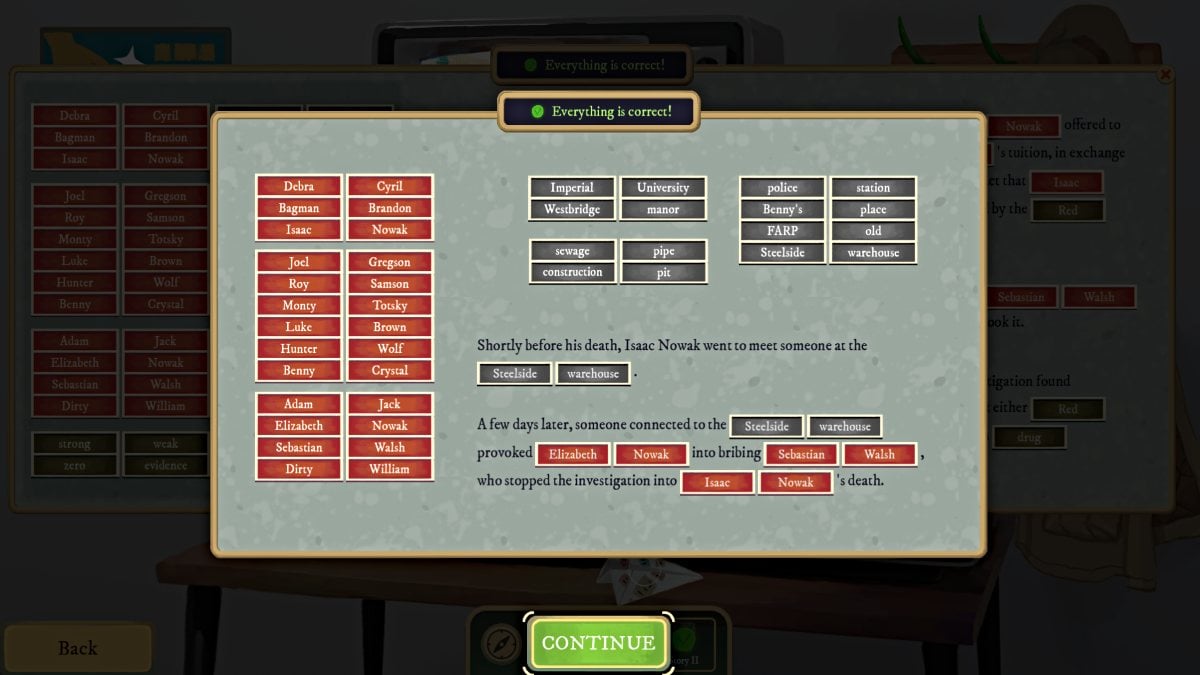The height and width of the screenshot is (675, 1200).
Task: Choose the bright Bagman word tile
Action: pos(299,208)
